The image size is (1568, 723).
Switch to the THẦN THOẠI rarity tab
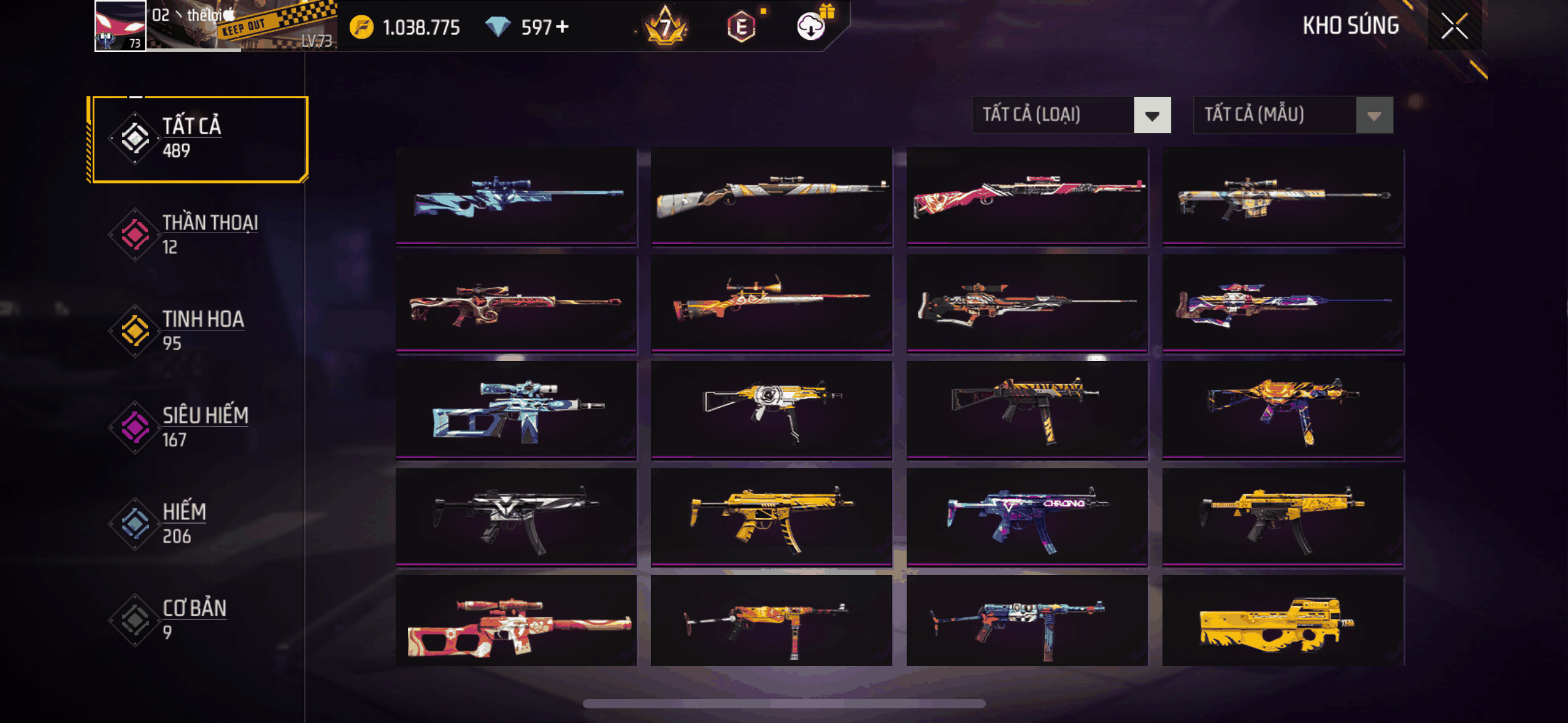click(x=196, y=235)
